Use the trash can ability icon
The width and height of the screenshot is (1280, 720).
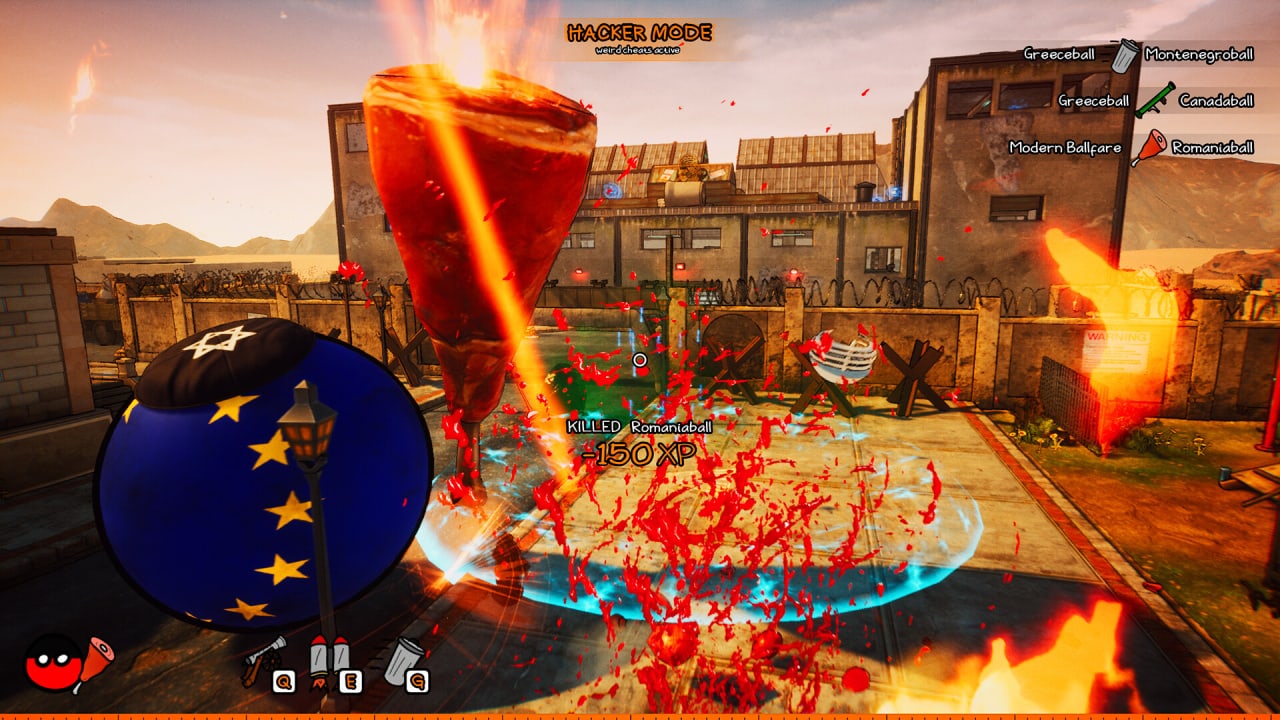pyautogui.click(x=403, y=658)
